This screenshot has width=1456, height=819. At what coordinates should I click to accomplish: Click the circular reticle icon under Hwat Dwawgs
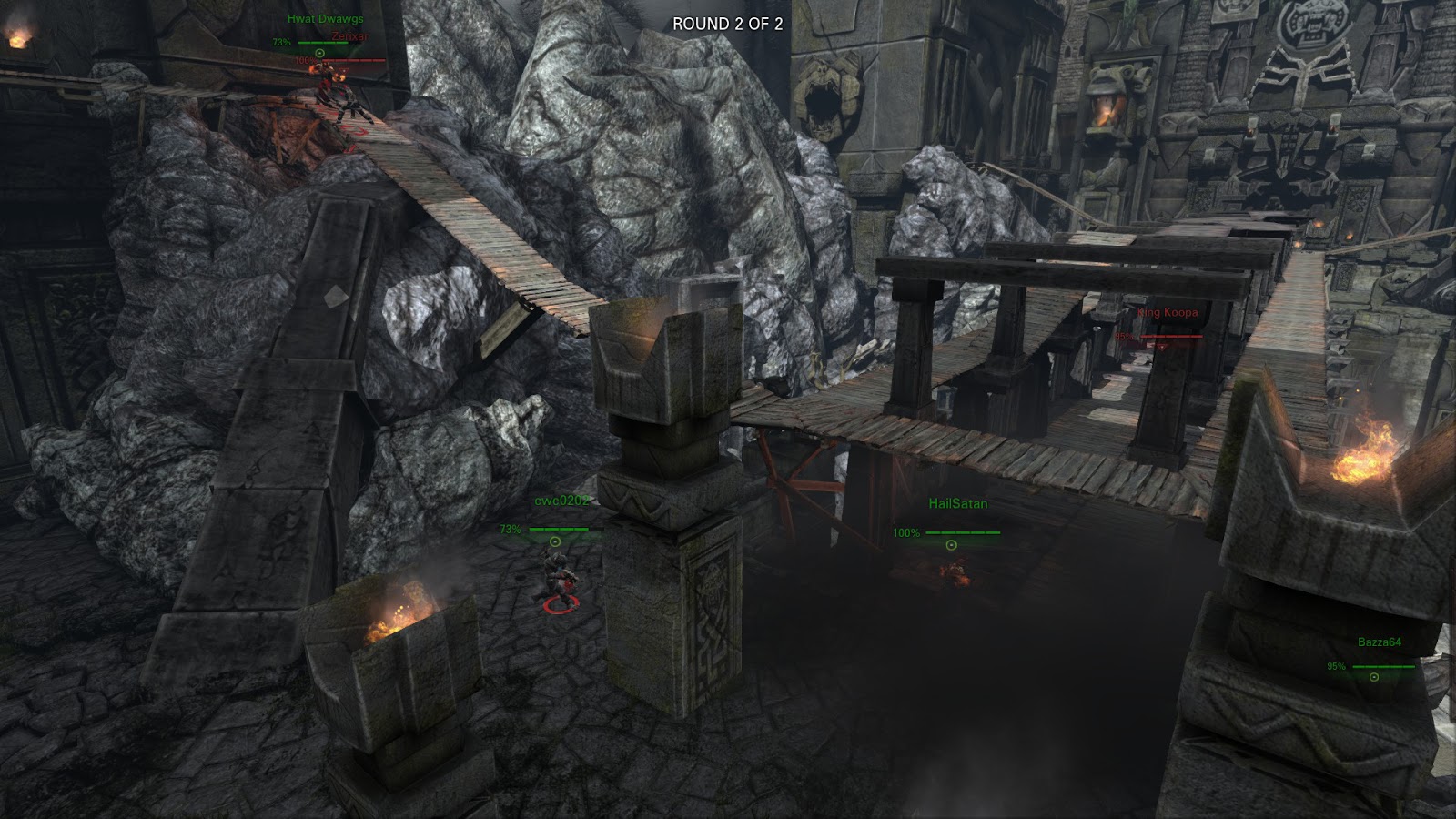tap(319, 53)
